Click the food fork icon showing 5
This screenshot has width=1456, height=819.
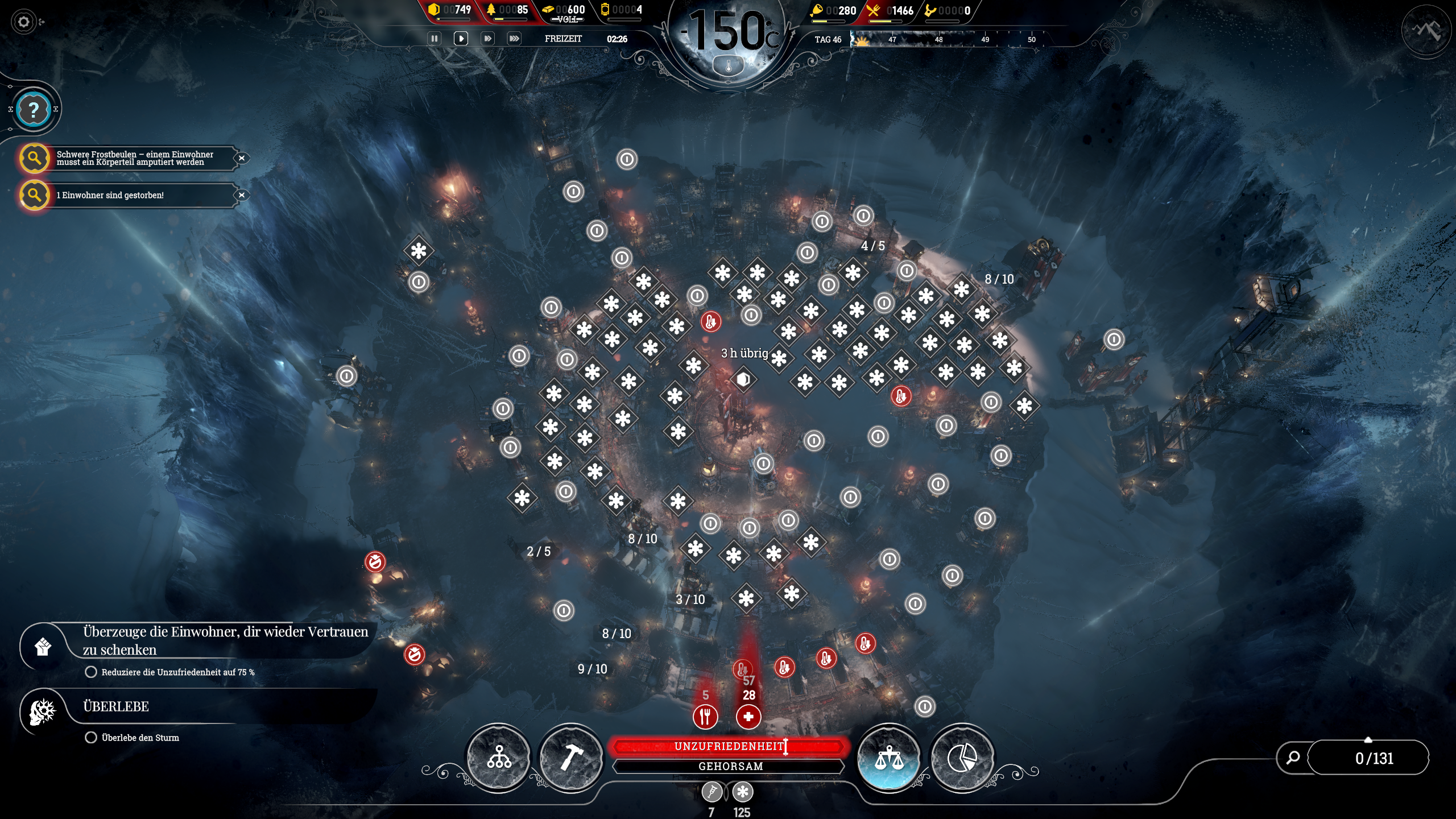tap(705, 718)
